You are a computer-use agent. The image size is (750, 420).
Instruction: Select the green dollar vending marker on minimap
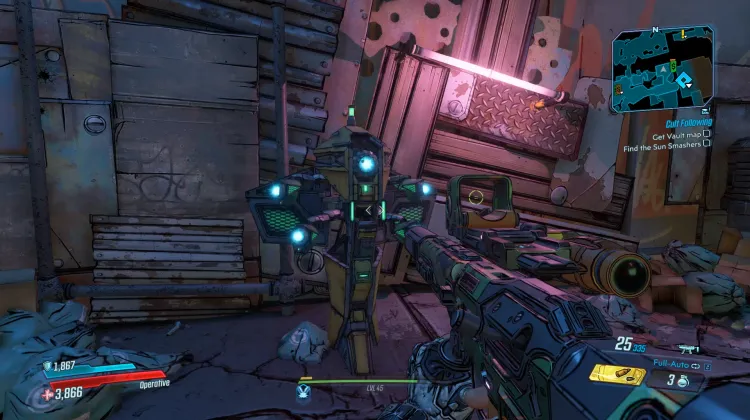tap(673, 65)
